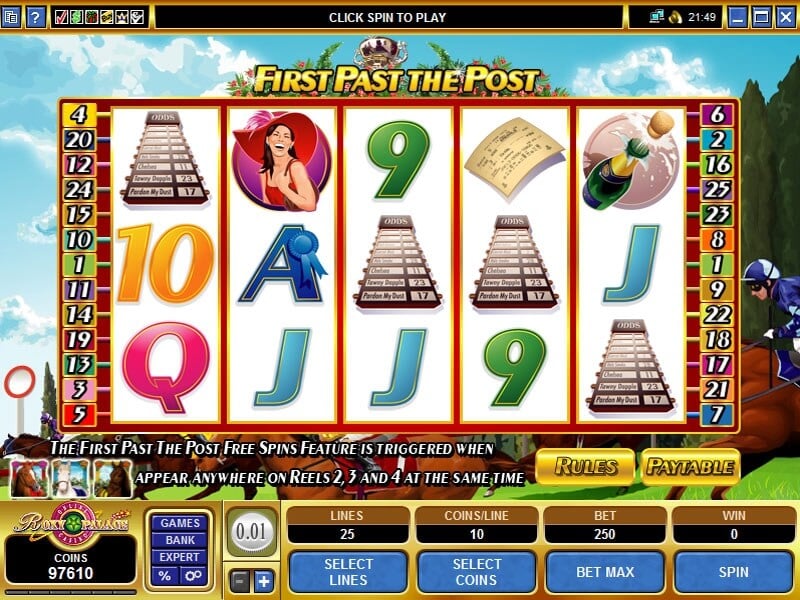This screenshot has height=600, width=800.
Task: Increase coin size with the plus button
Action: (x=263, y=581)
